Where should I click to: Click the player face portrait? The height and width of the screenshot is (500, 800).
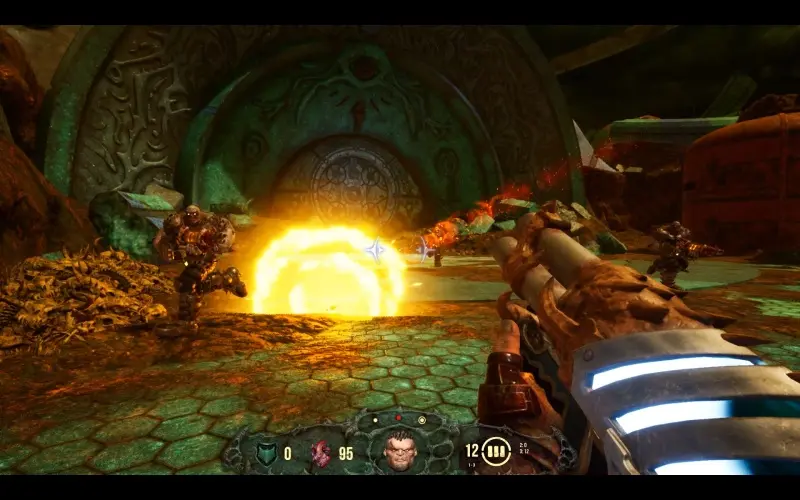399,451
